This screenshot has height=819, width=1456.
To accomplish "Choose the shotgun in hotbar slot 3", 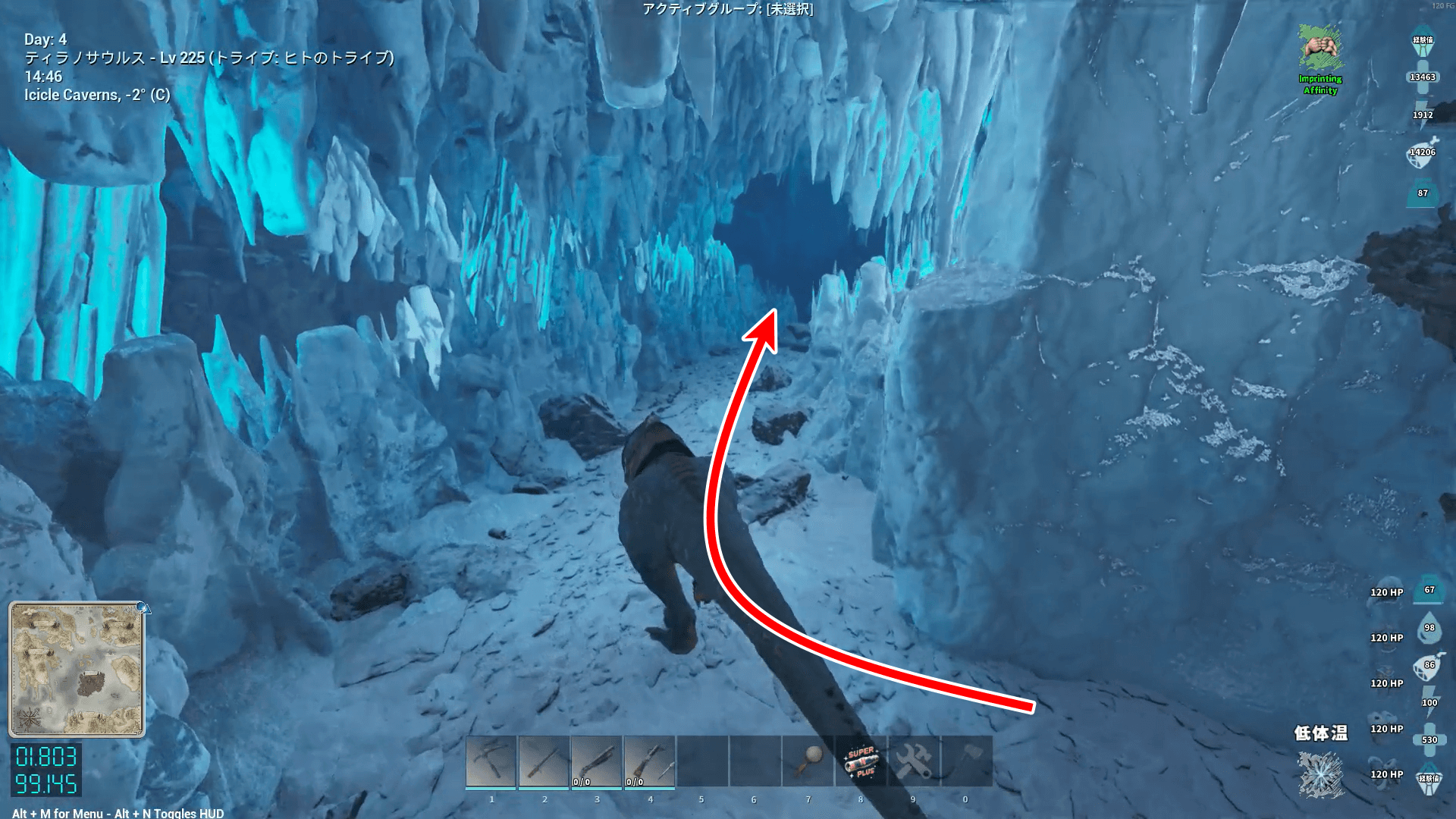I will [597, 761].
